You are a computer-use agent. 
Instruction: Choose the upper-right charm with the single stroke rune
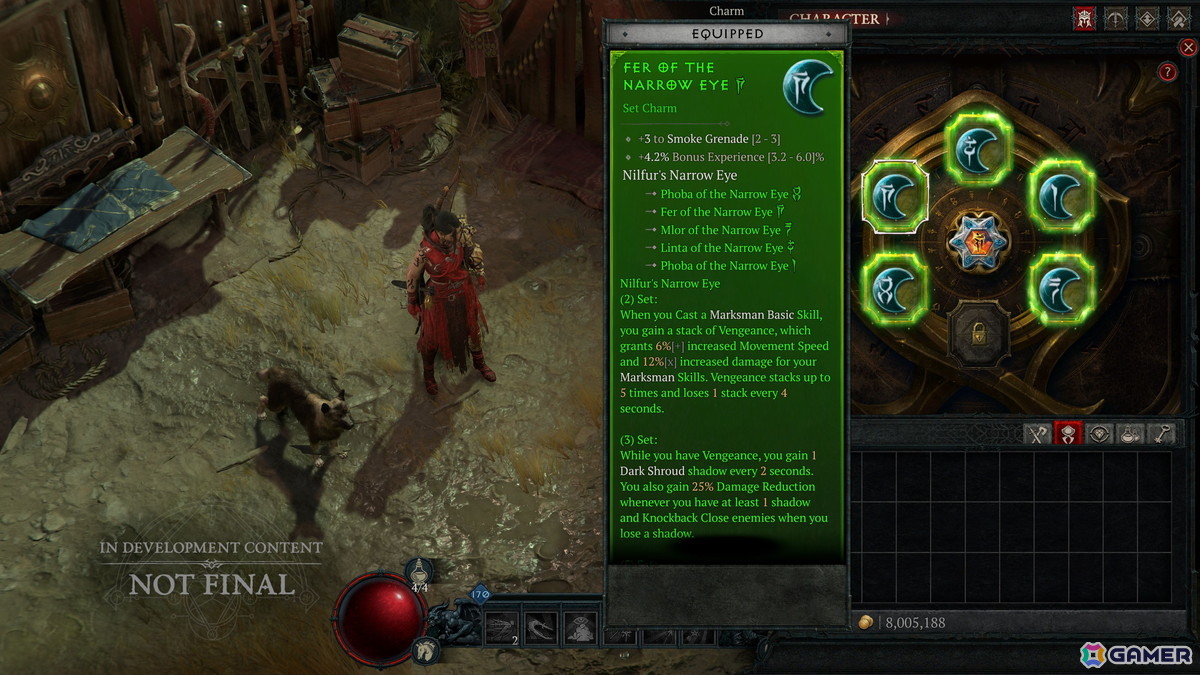pos(1061,193)
